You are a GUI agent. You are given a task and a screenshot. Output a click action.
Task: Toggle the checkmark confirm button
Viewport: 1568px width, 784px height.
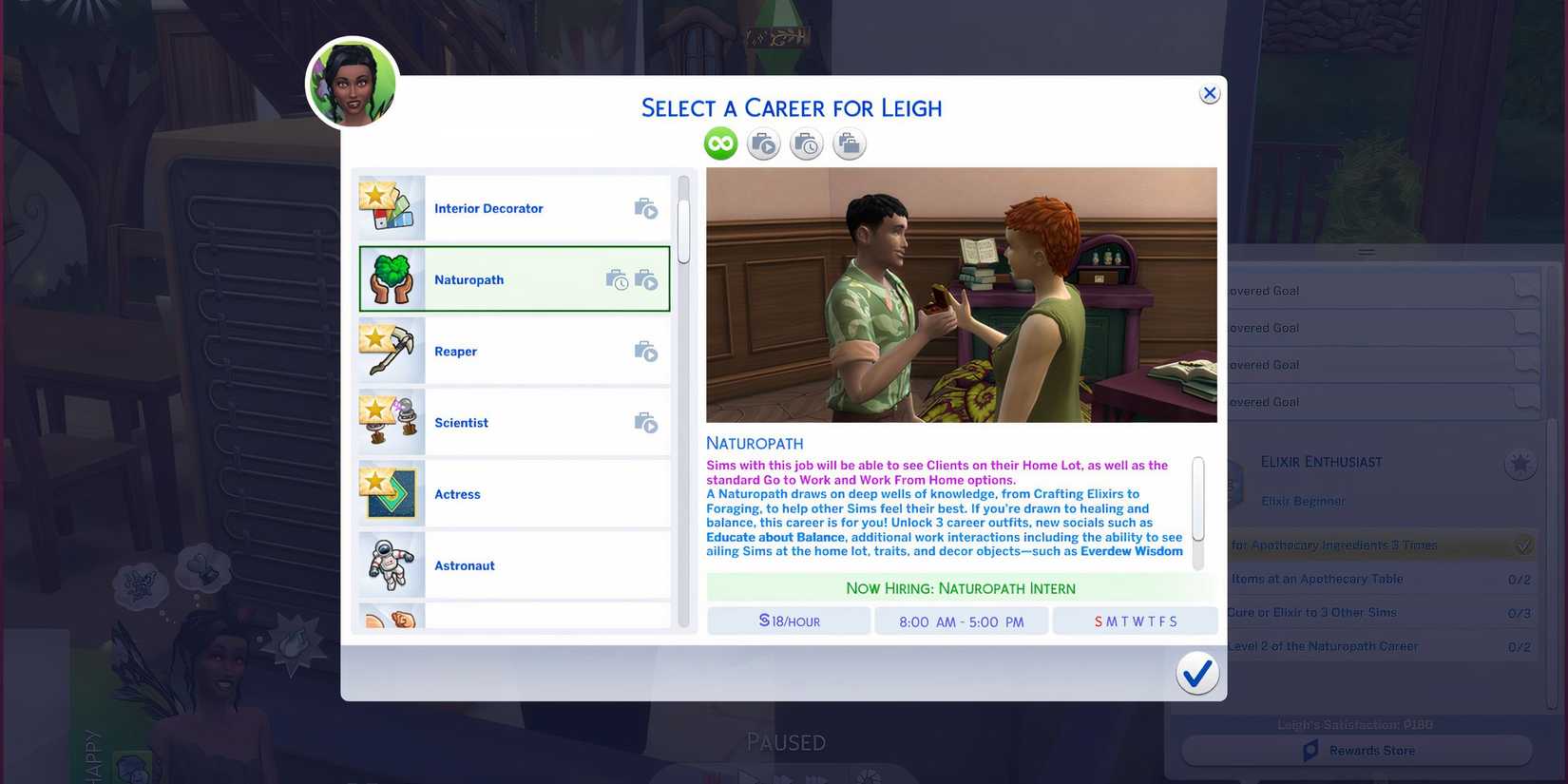(x=1197, y=673)
